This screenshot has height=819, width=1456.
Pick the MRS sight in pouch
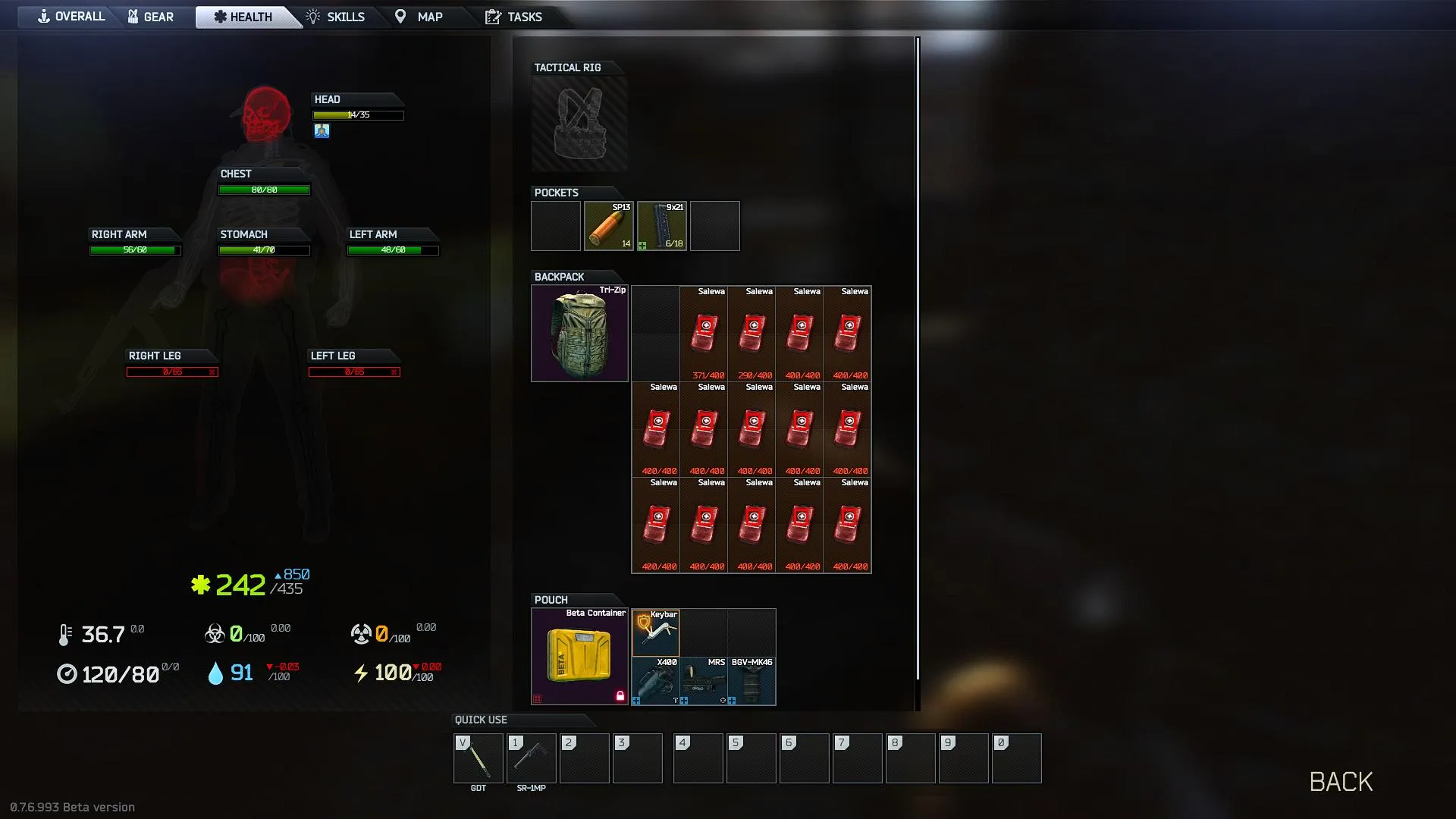[703, 681]
